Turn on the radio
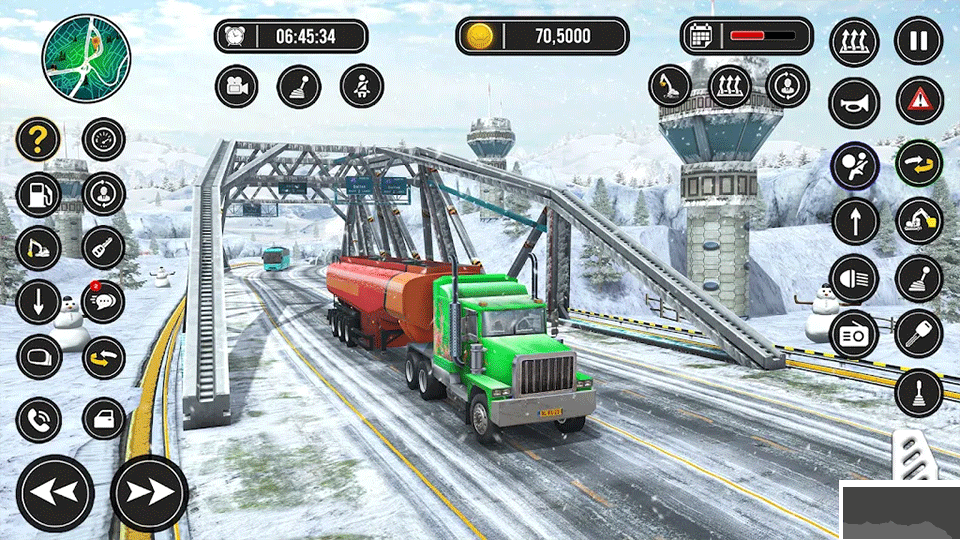This screenshot has width=960, height=540. coord(854,336)
